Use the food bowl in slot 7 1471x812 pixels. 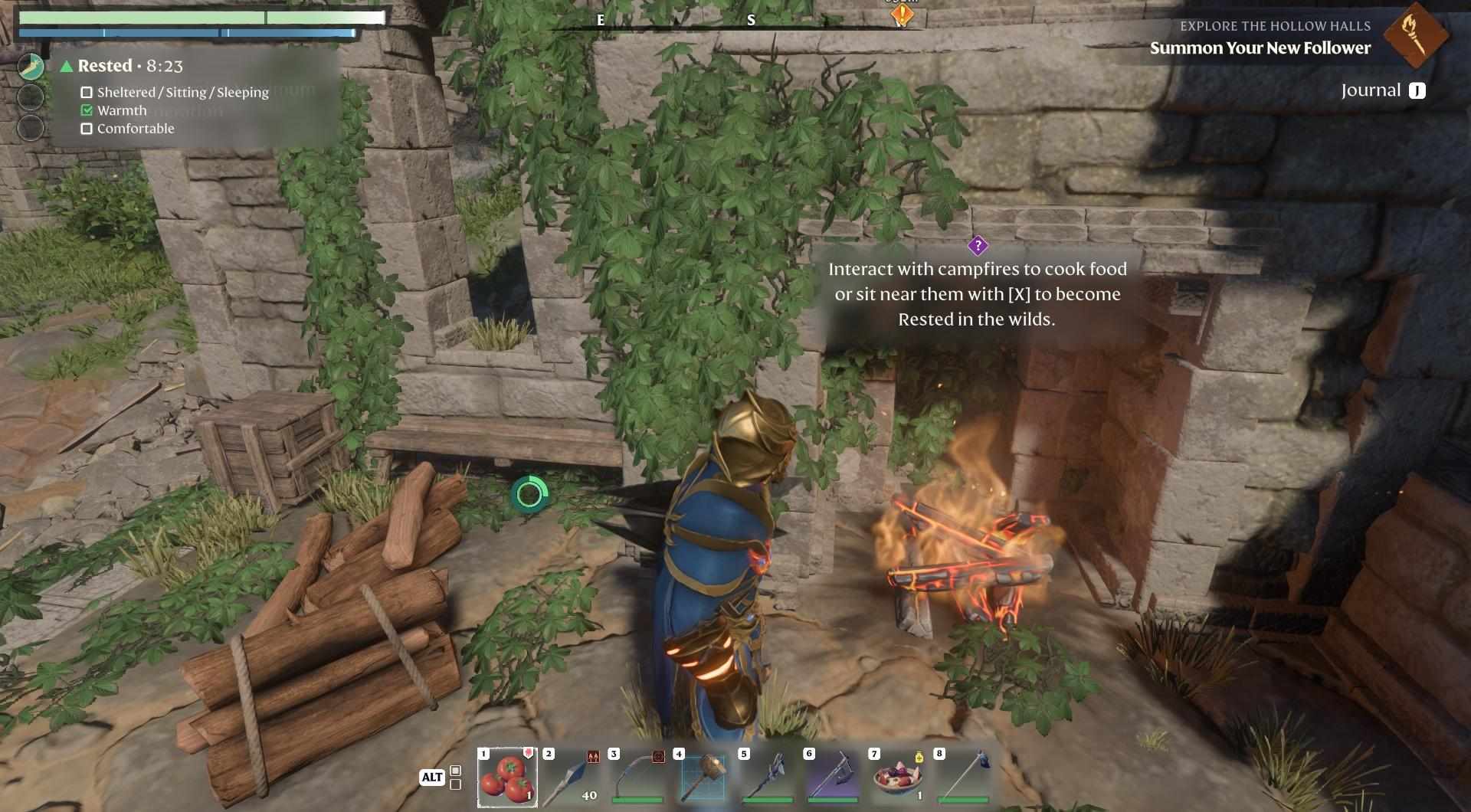point(898,777)
